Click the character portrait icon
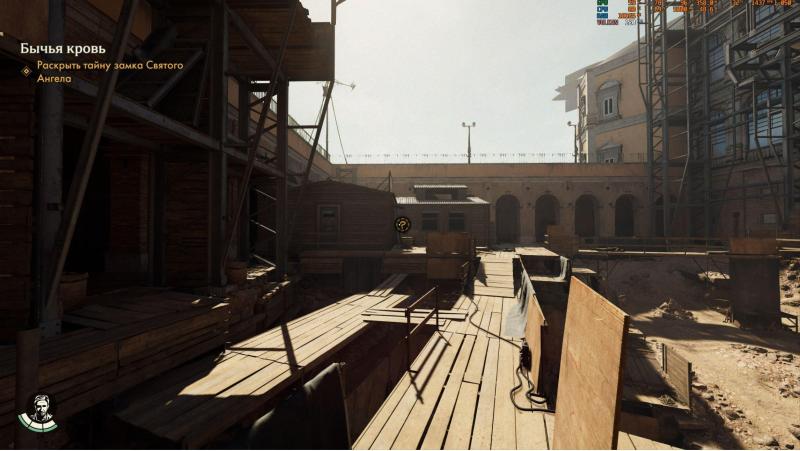This screenshot has height=451, width=800. (38, 411)
